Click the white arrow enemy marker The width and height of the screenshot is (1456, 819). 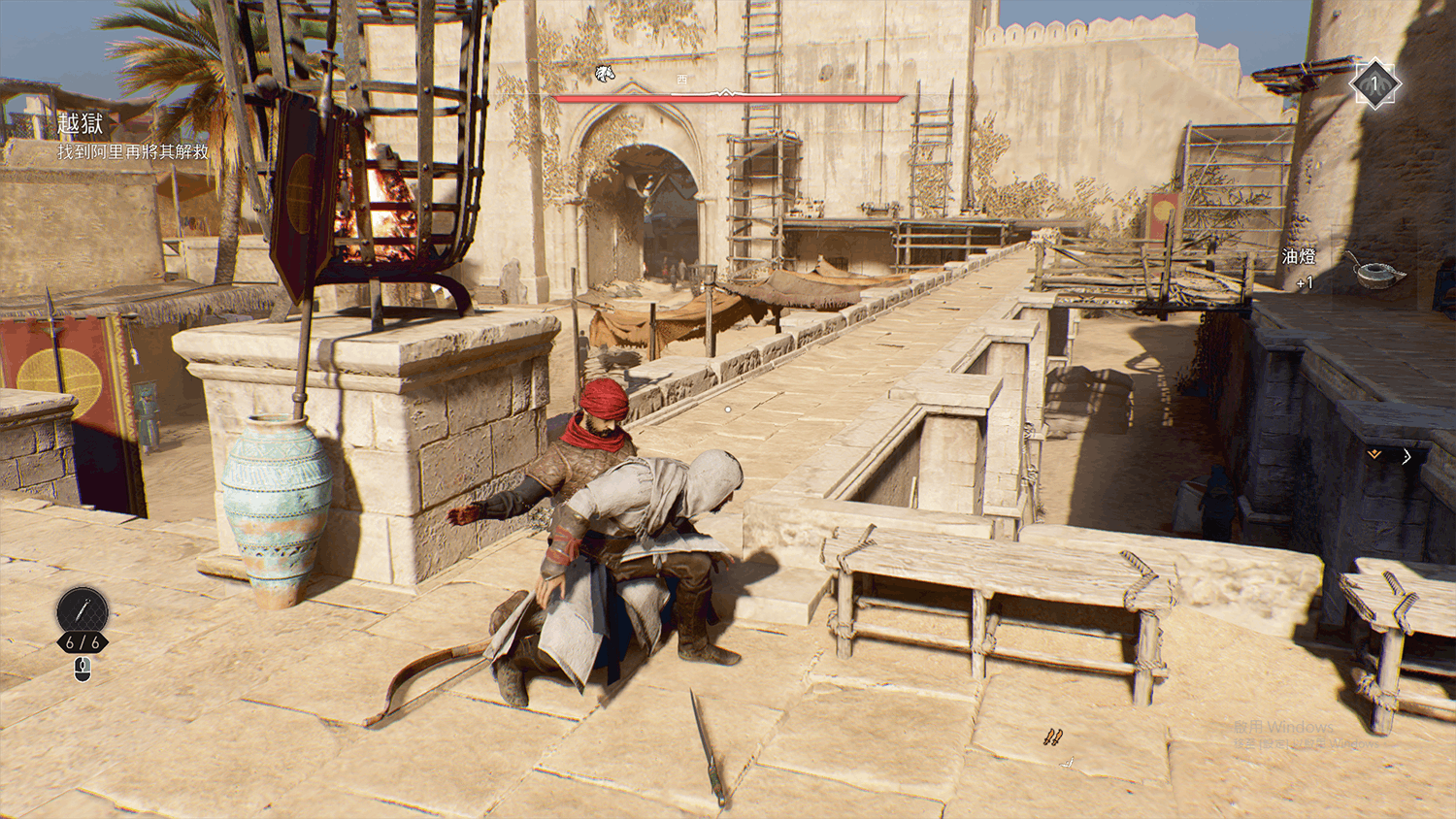point(1406,456)
